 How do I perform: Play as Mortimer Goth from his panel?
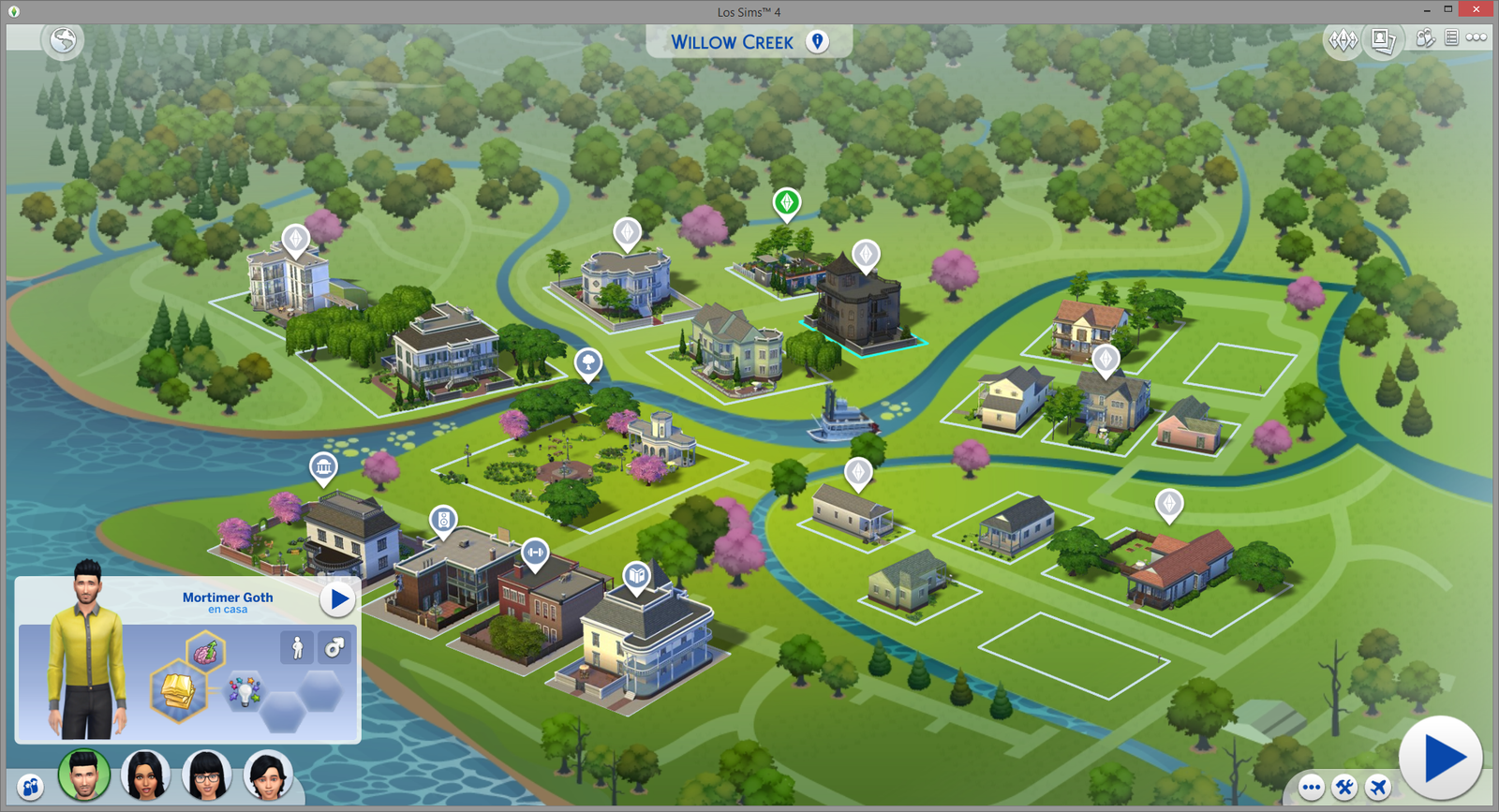pos(337,599)
